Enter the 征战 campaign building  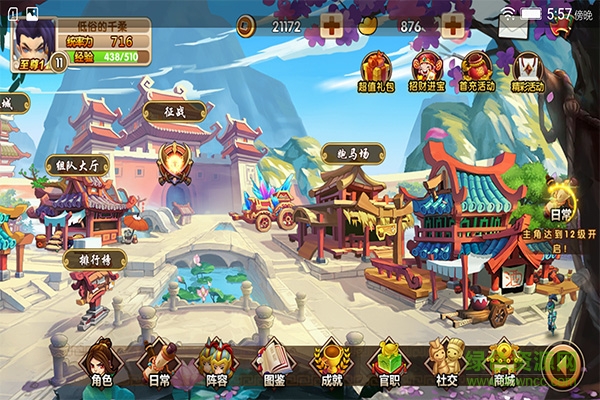(x=175, y=160)
